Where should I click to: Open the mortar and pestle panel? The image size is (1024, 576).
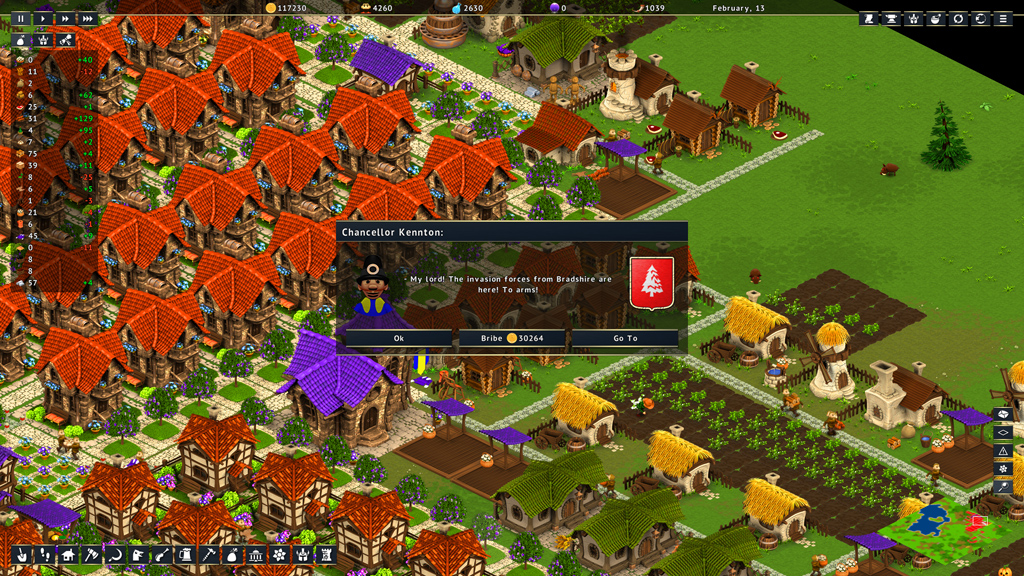[936, 18]
